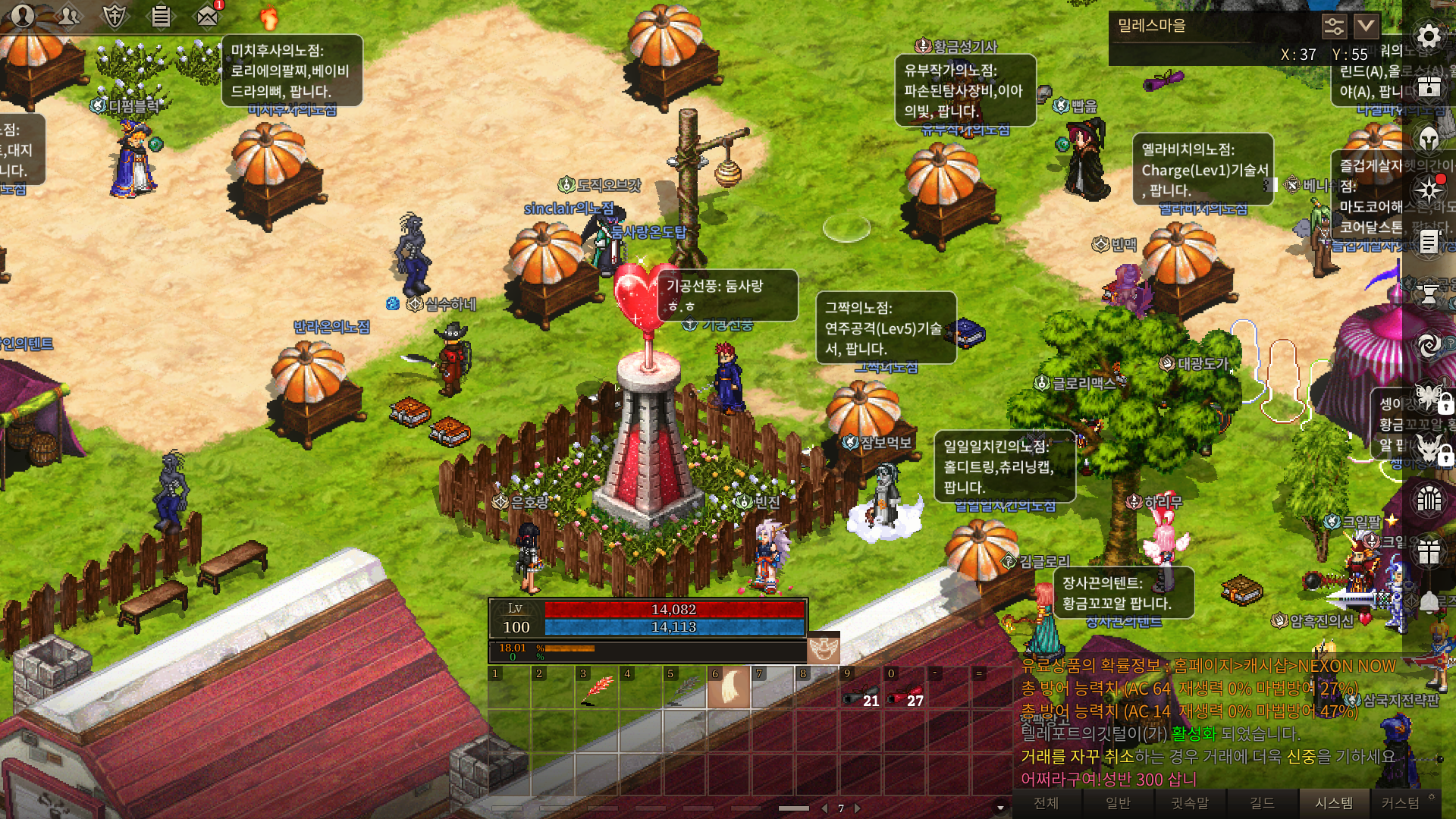Open the treasure chest inventory icon
This screenshot has width=1456, height=819.
pyautogui.click(x=1429, y=86)
